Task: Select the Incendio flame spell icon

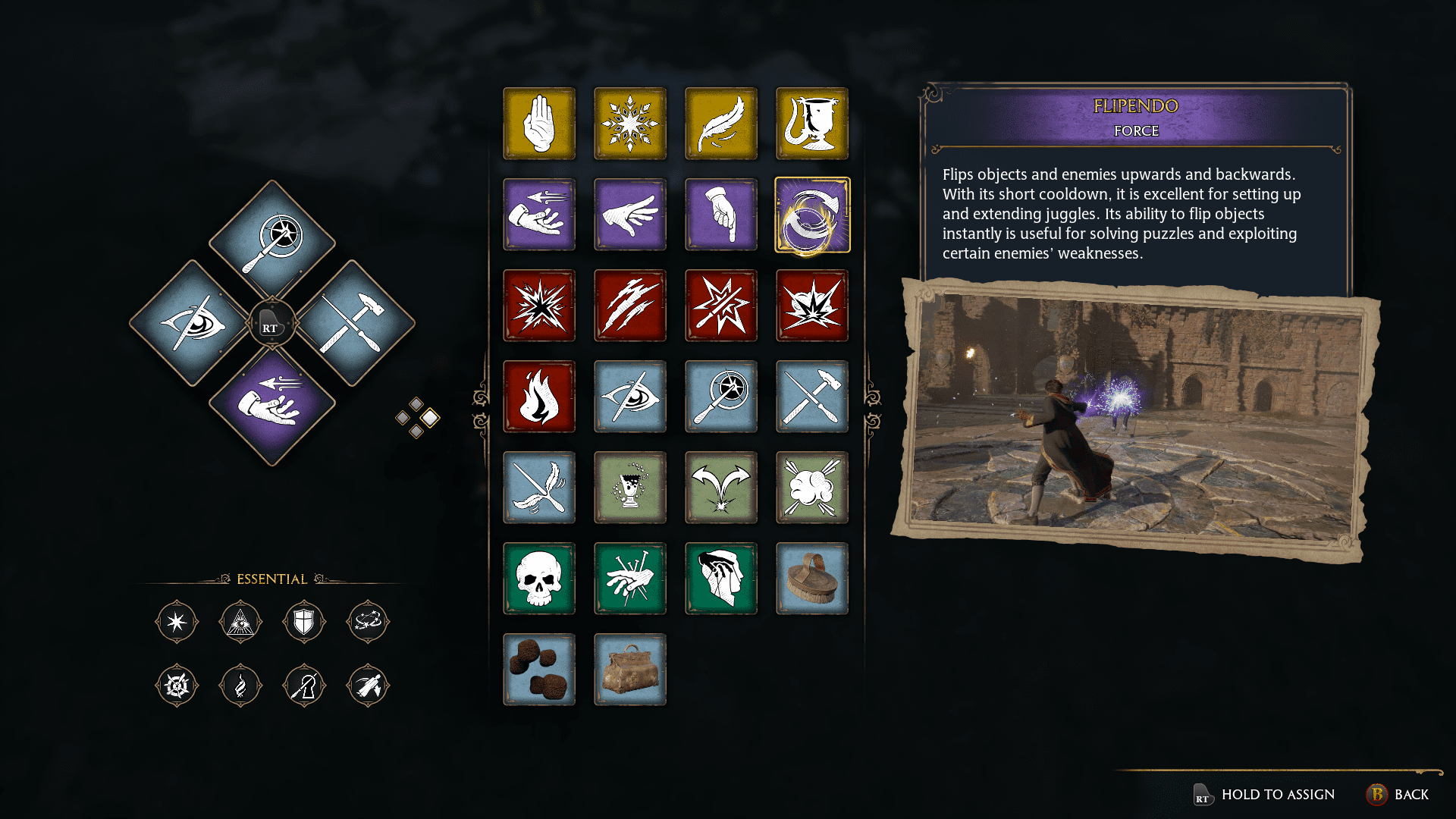Action: 539,397
